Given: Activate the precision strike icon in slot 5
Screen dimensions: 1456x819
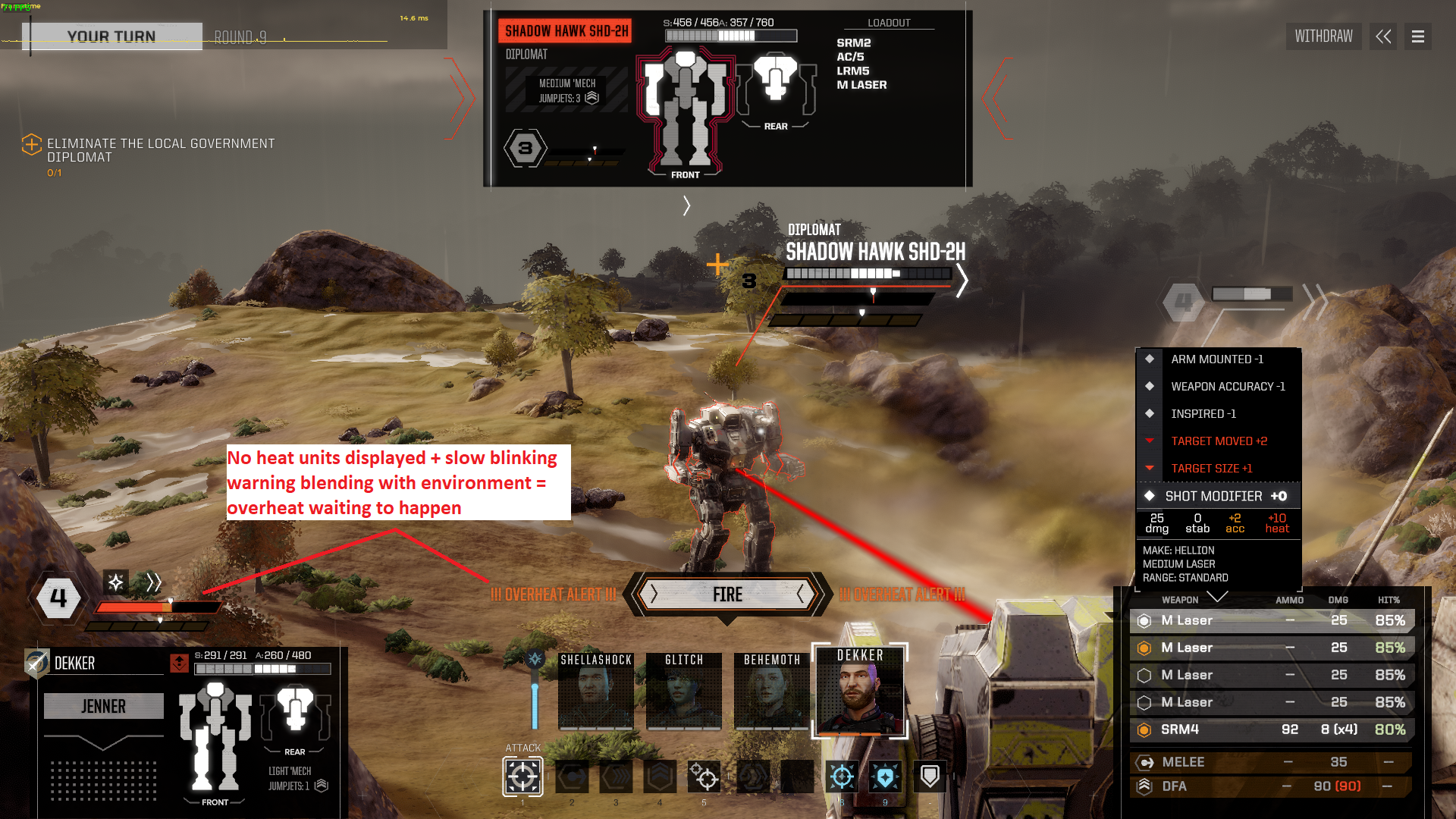Looking at the screenshot, I should 704,776.
